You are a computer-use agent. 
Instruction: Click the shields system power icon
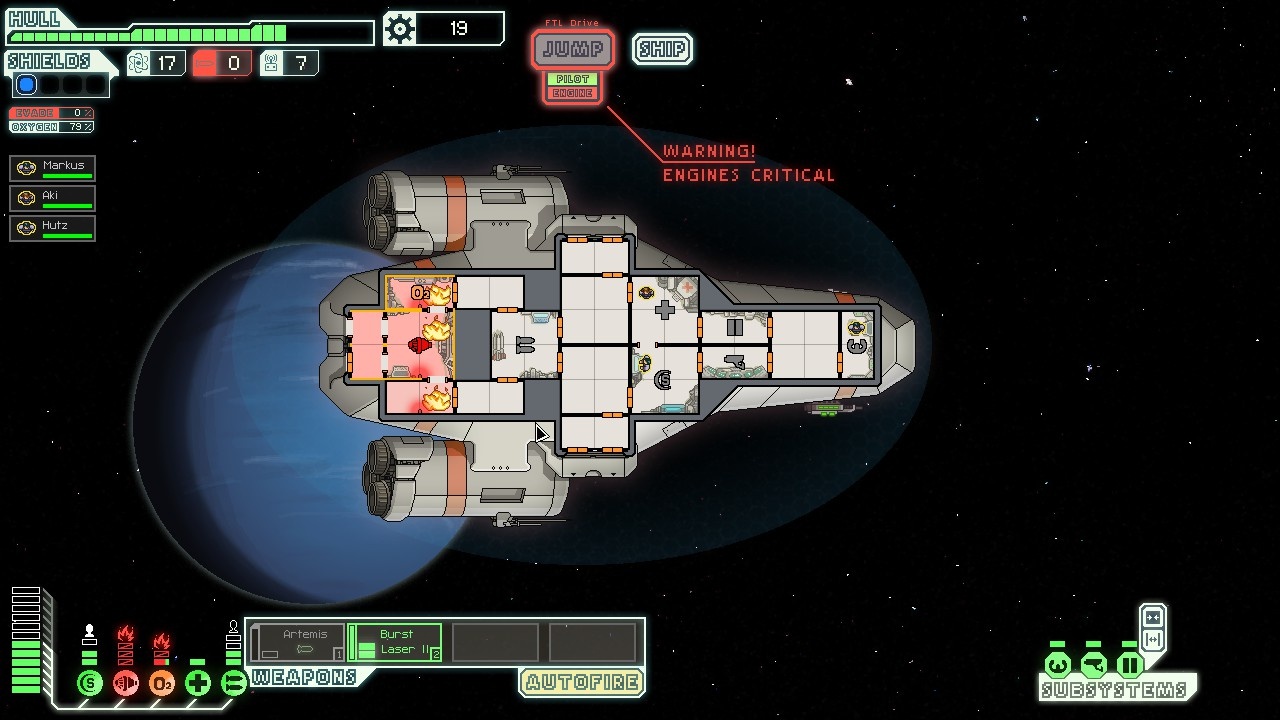coord(90,684)
